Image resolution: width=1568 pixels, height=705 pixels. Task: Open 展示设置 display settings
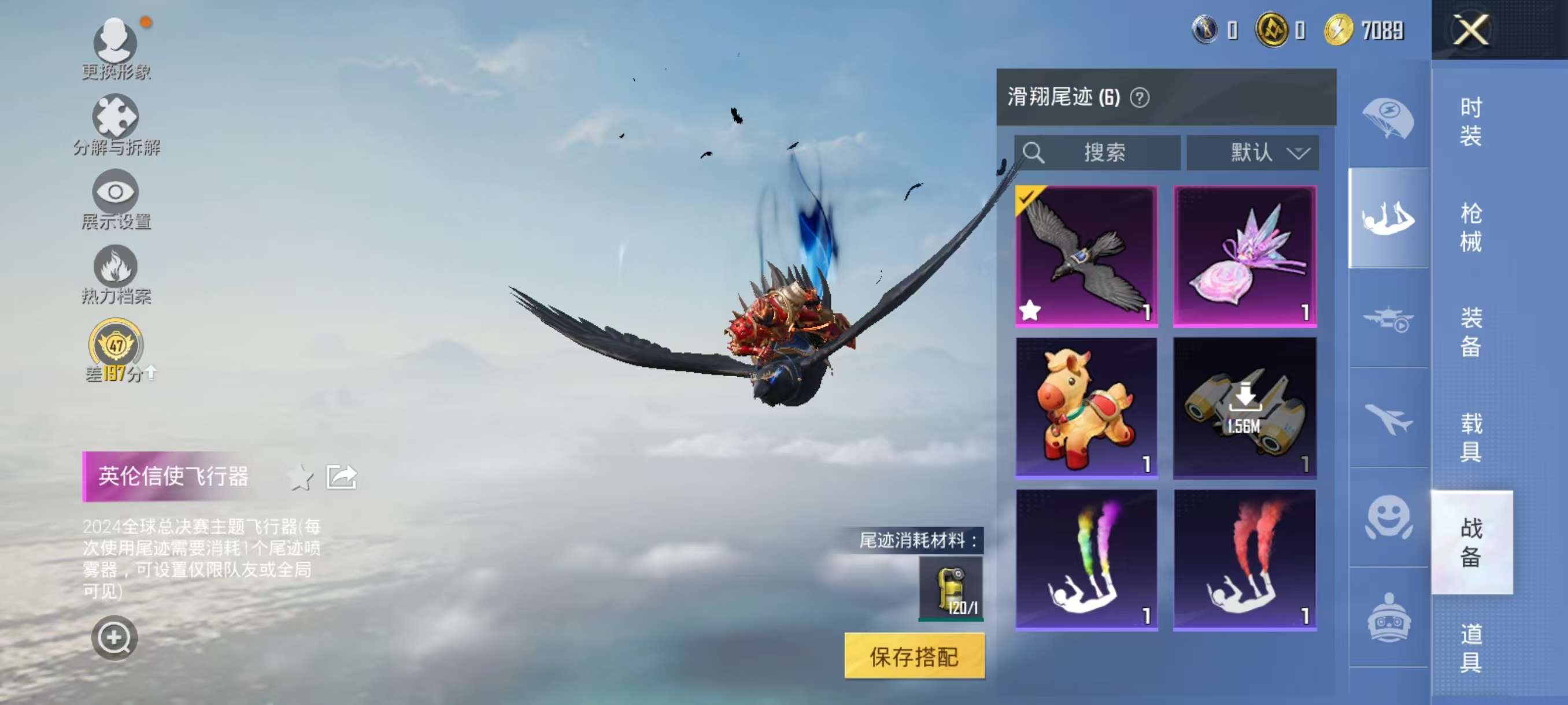coord(116,200)
